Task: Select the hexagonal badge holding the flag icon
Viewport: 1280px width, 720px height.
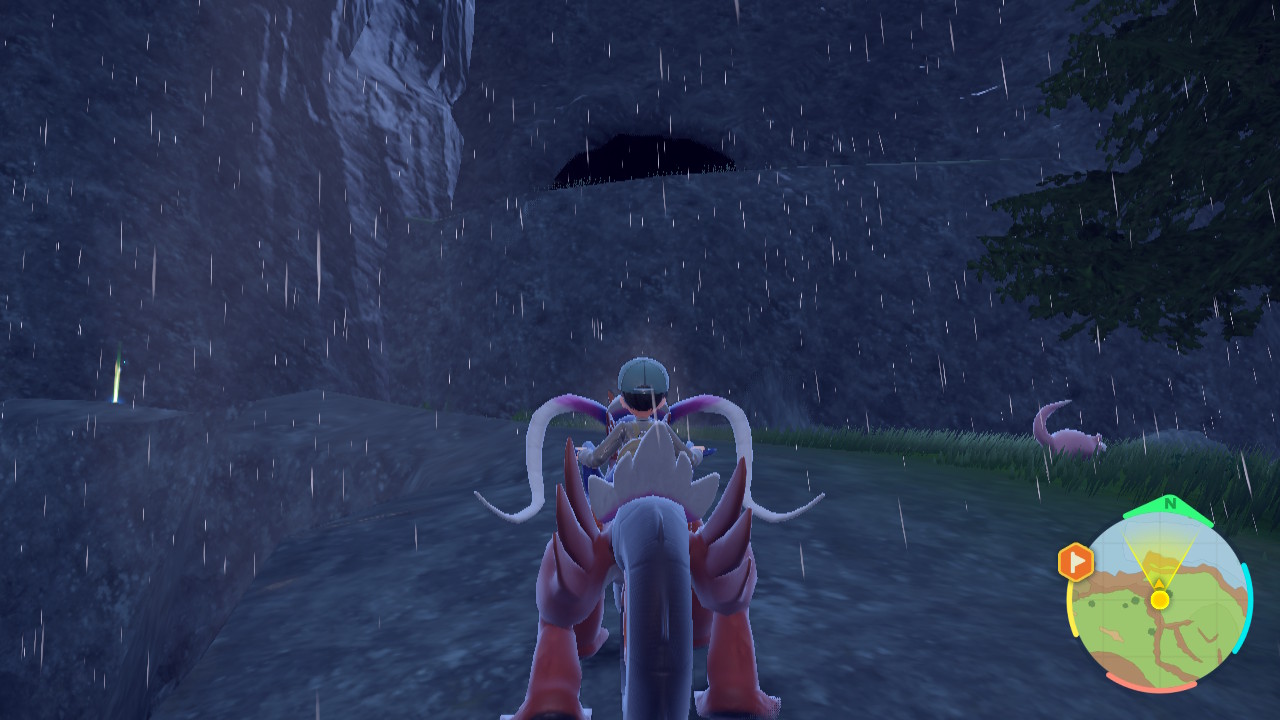Action: [x=1076, y=561]
